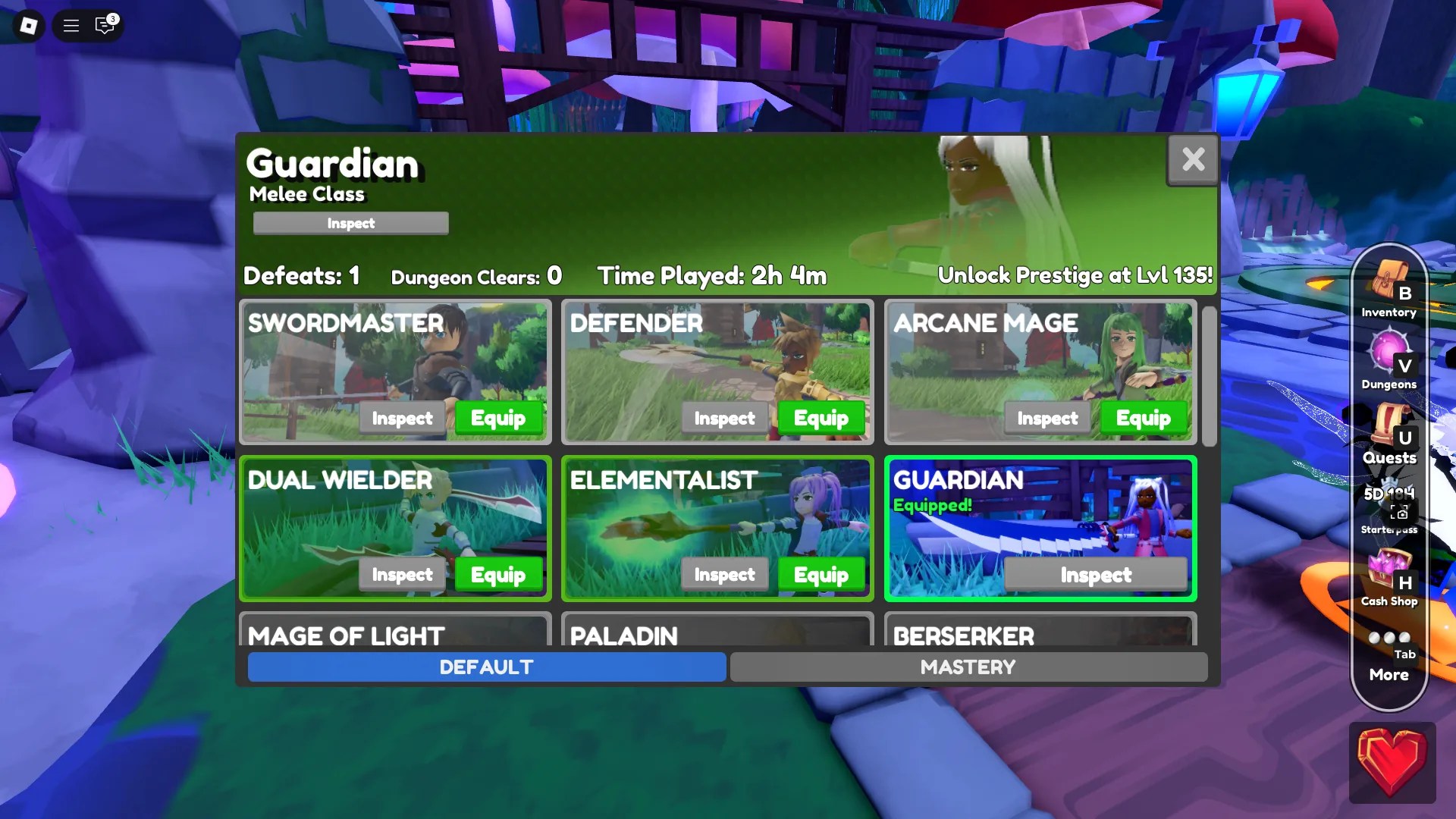
Task: Equip the Swordmaster class
Action: pyautogui.click(x=499, y=418)
